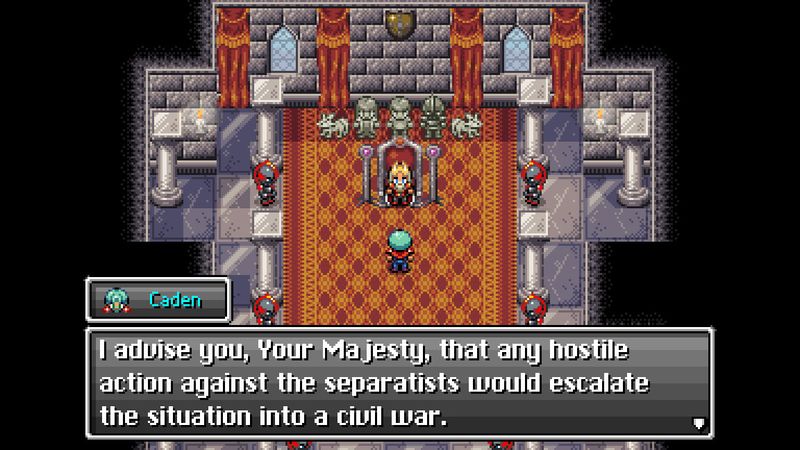Select the Caden speaker name tag
The width and height of the screenshot is (800, 450).
click(x=158, y=299)
